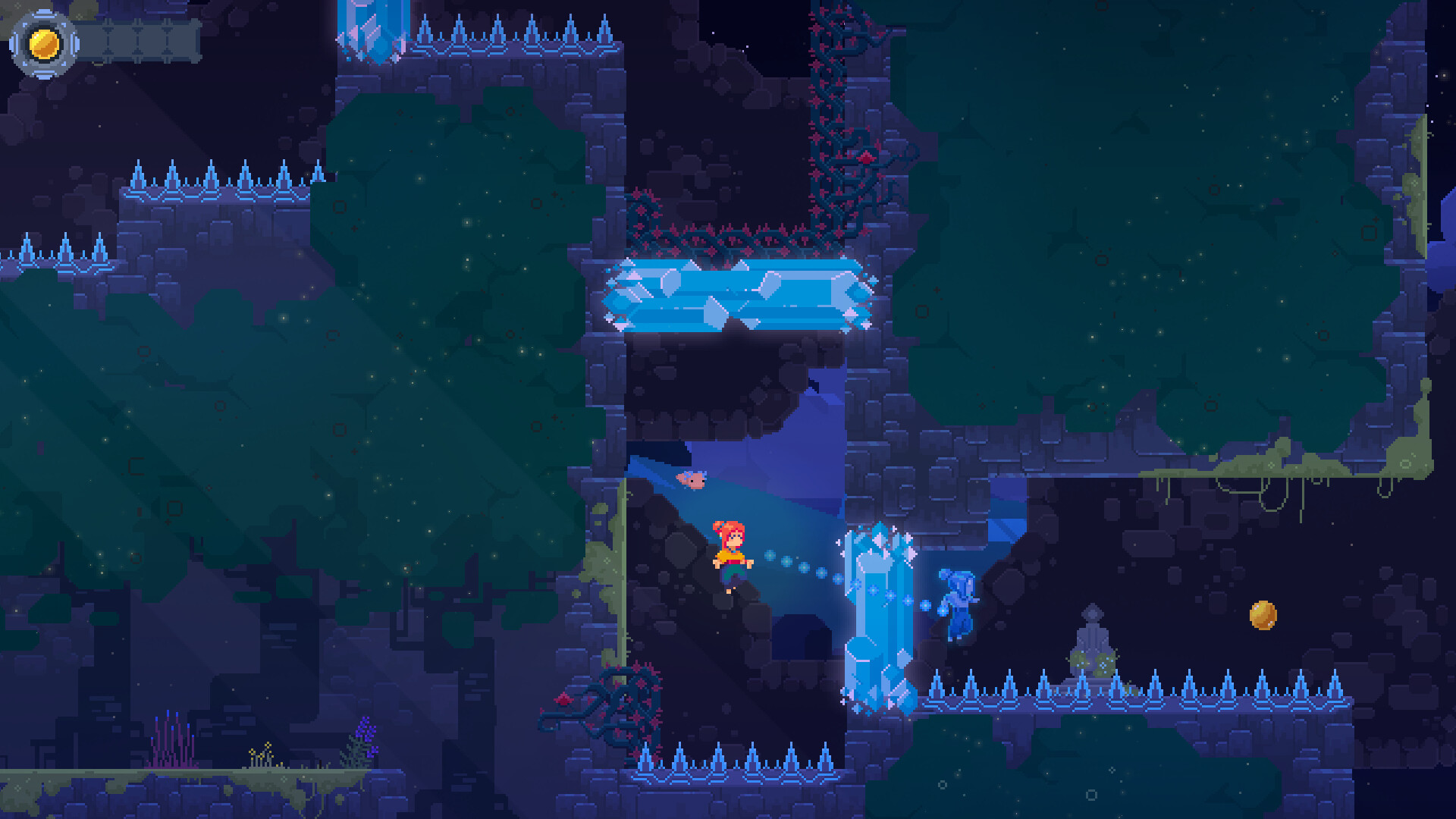Screen dimensions: 1456x819
Task: Click the blue water surface by the fish
Action: click(x=743, y=500)
